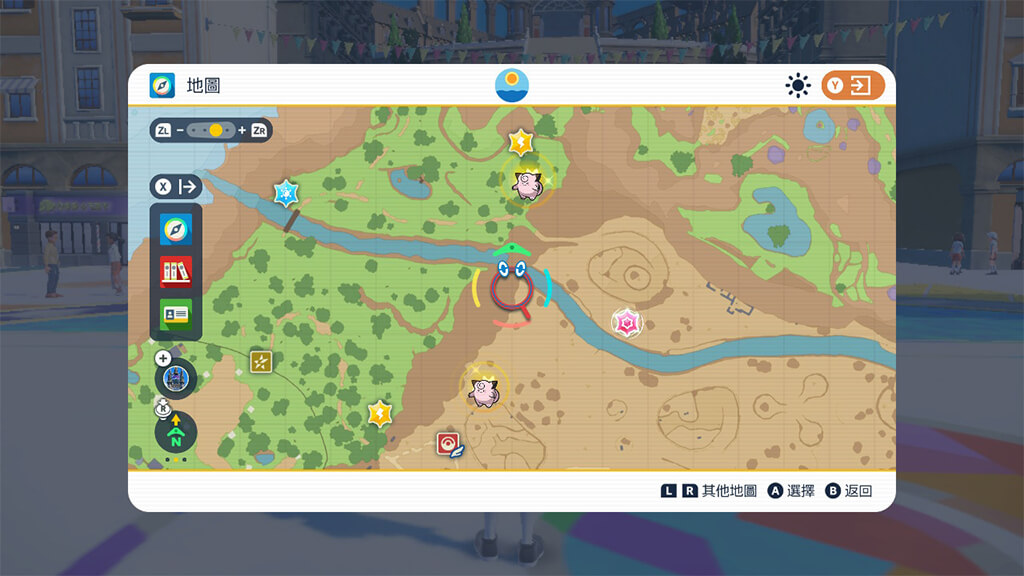Click the black sun icon in header
1024x576 pixels.
click(x=798, y=86)
